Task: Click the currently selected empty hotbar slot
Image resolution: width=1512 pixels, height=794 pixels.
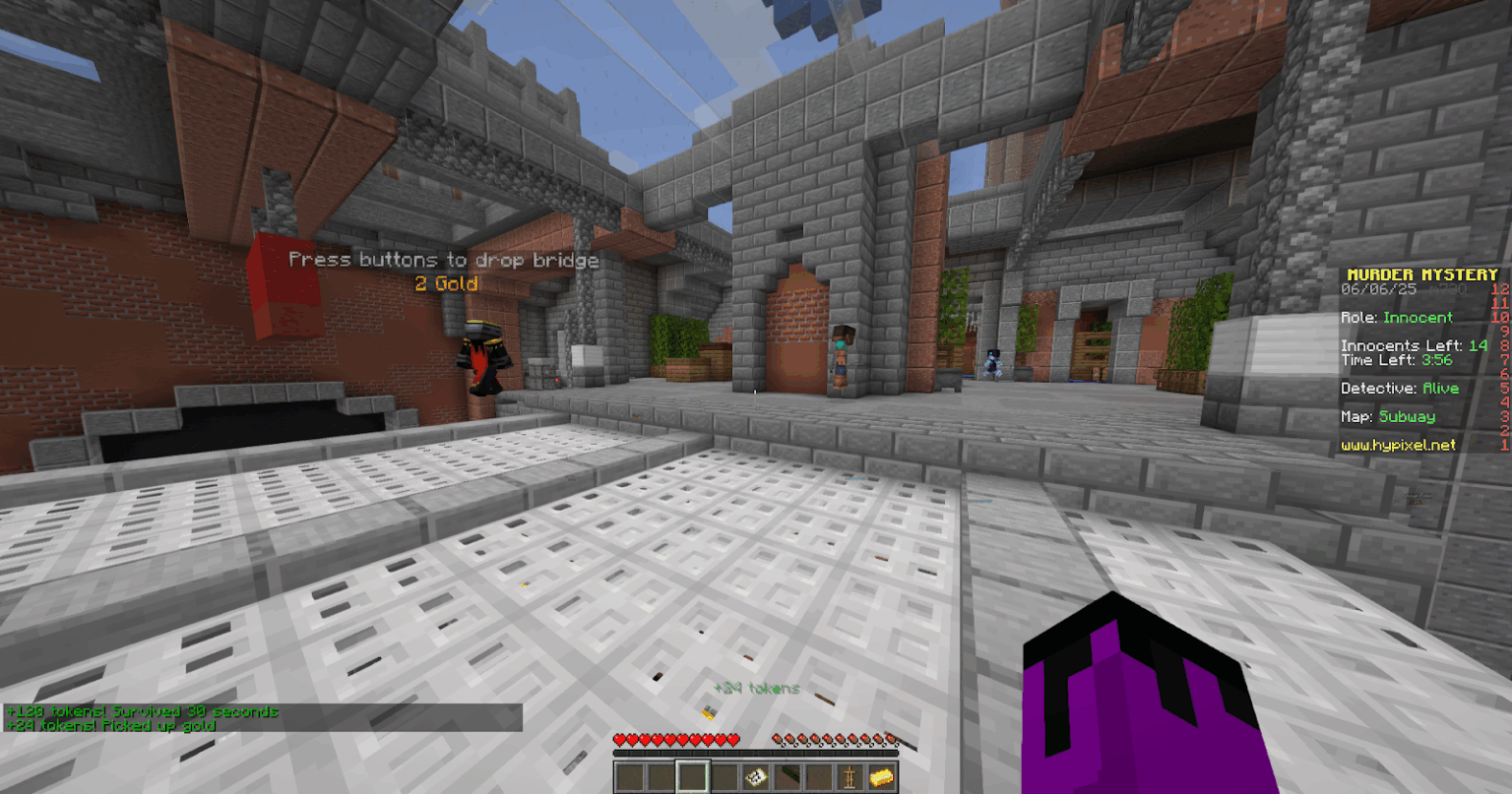Action: [694, 776]
